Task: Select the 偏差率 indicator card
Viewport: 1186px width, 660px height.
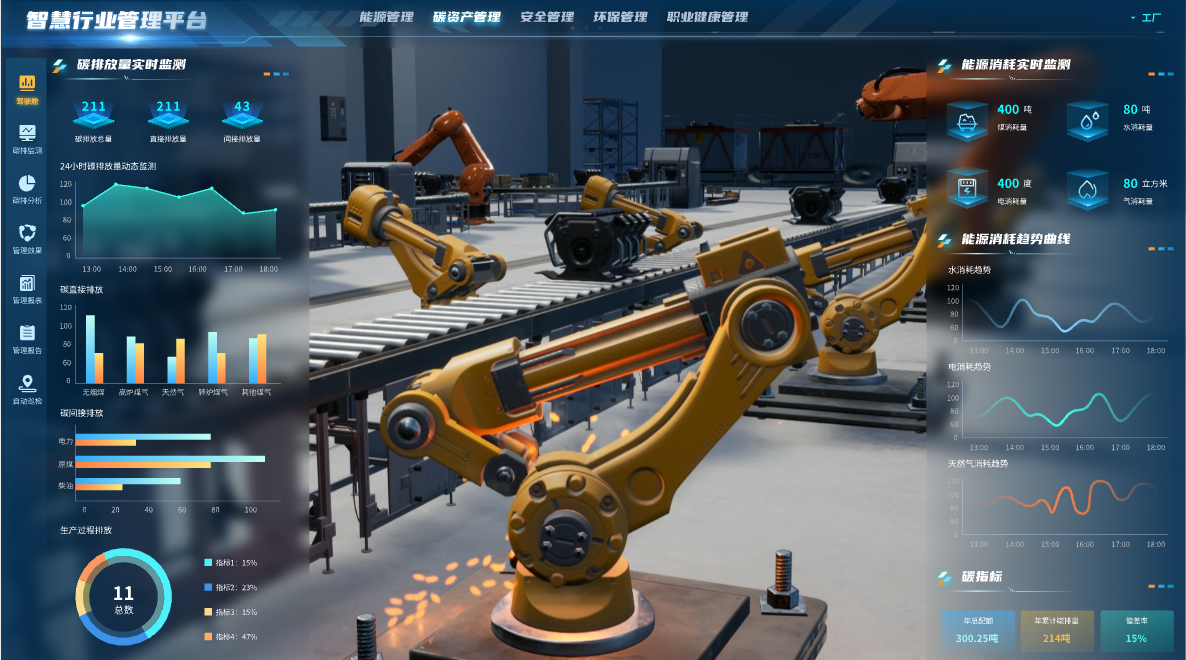Action: 1136,631
